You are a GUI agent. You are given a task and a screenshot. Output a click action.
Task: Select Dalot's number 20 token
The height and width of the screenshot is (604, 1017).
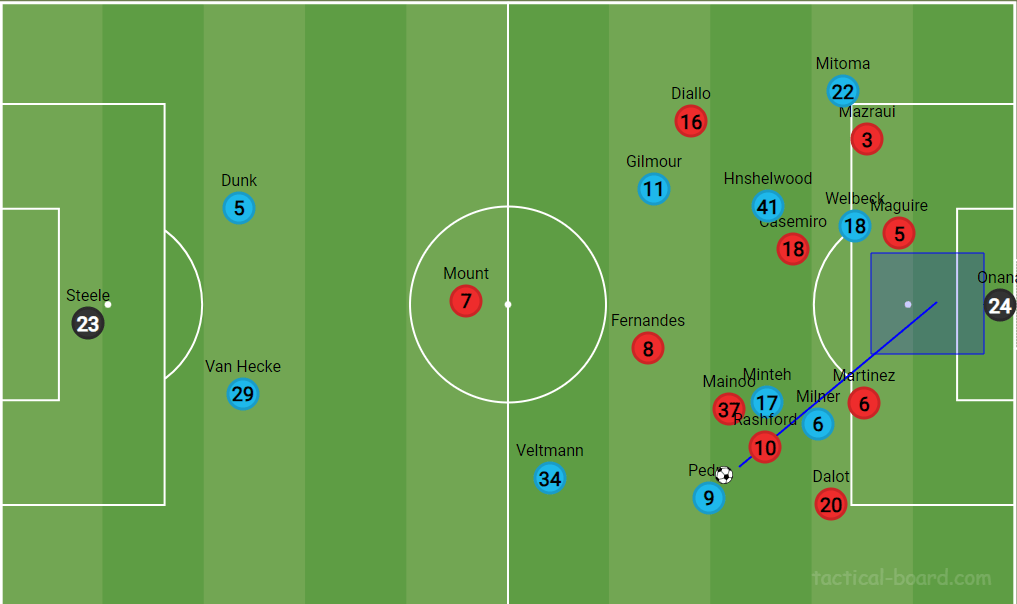831,504
